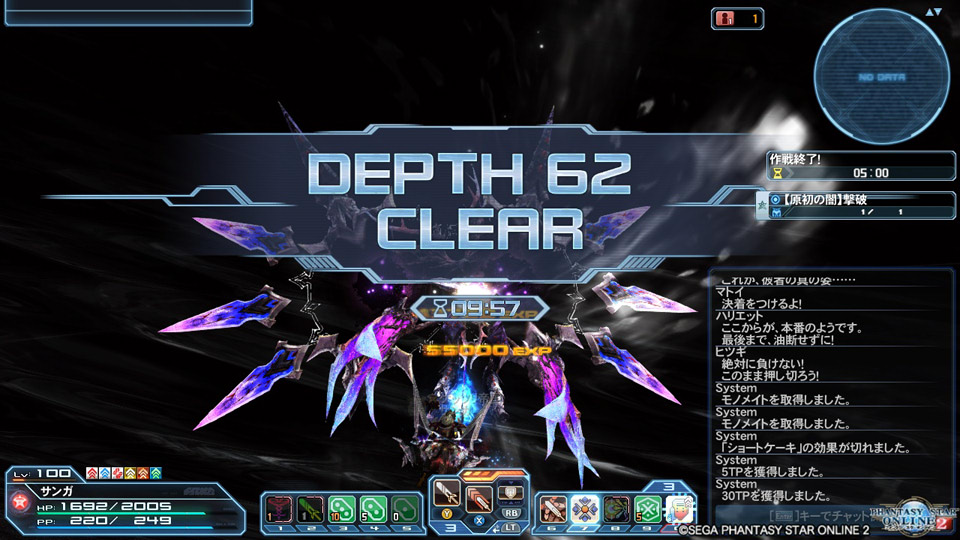Select the dimmed capsule item with count 0

[403, 509]
